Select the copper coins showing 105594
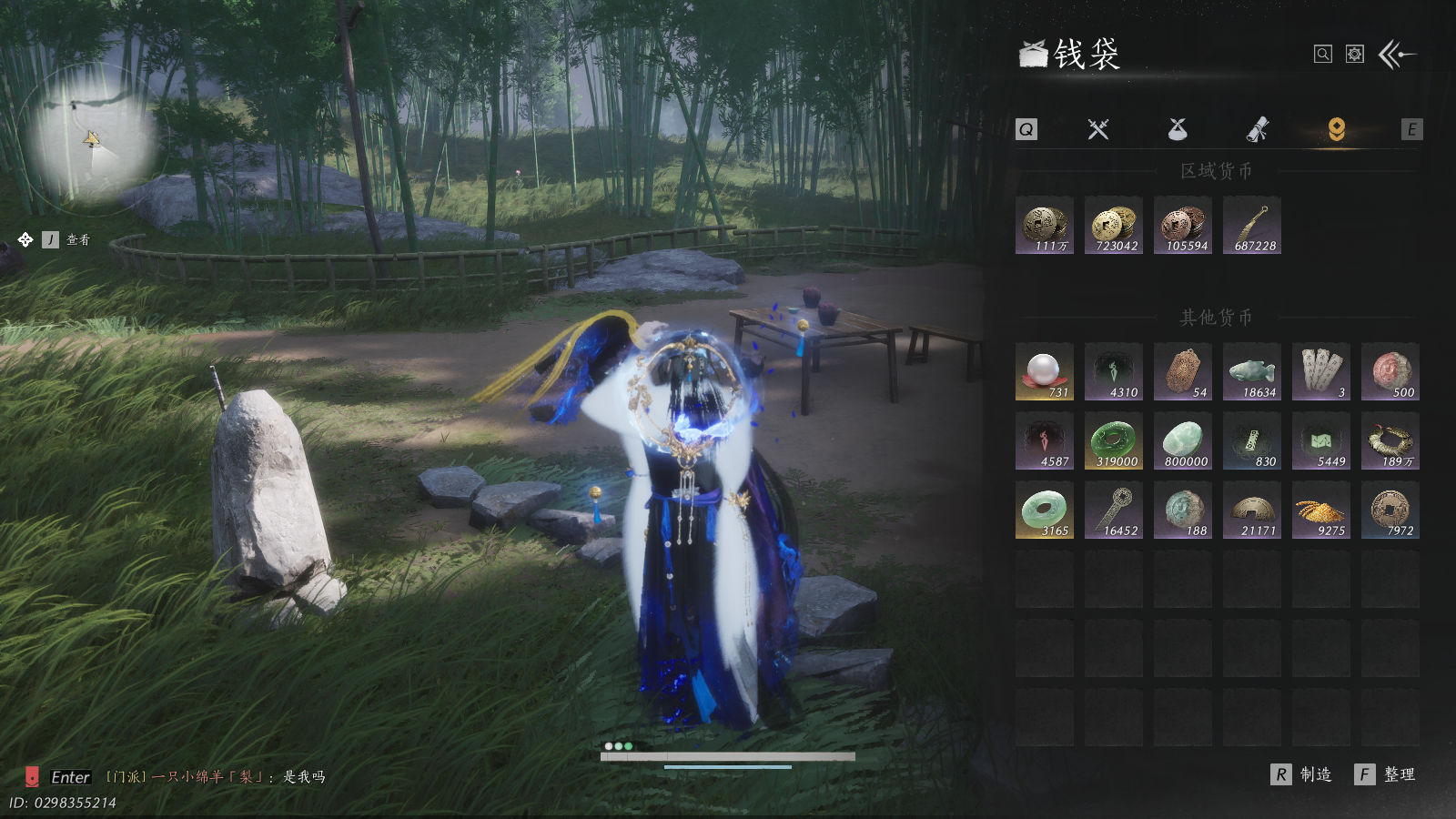 (1183, 225)
